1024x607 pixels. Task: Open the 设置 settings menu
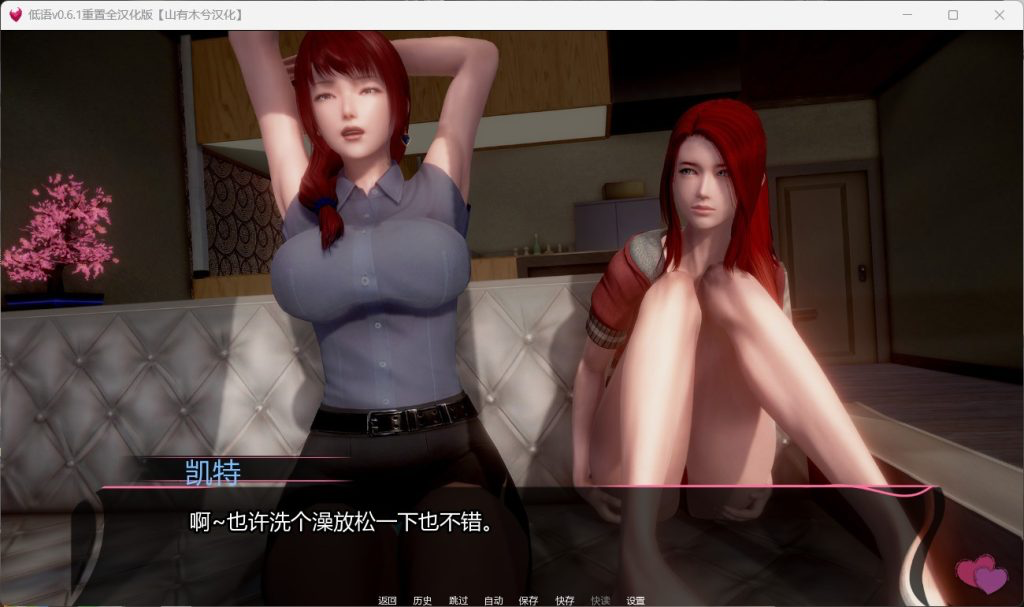pos(635,600)
